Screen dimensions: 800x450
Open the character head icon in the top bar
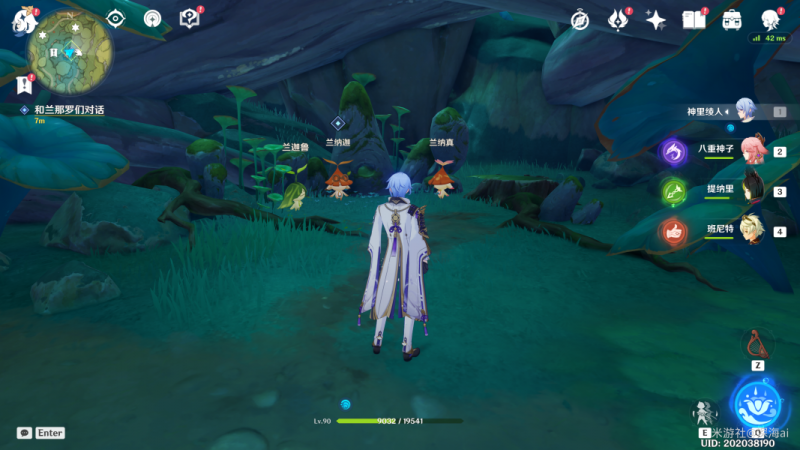[770, 20]
